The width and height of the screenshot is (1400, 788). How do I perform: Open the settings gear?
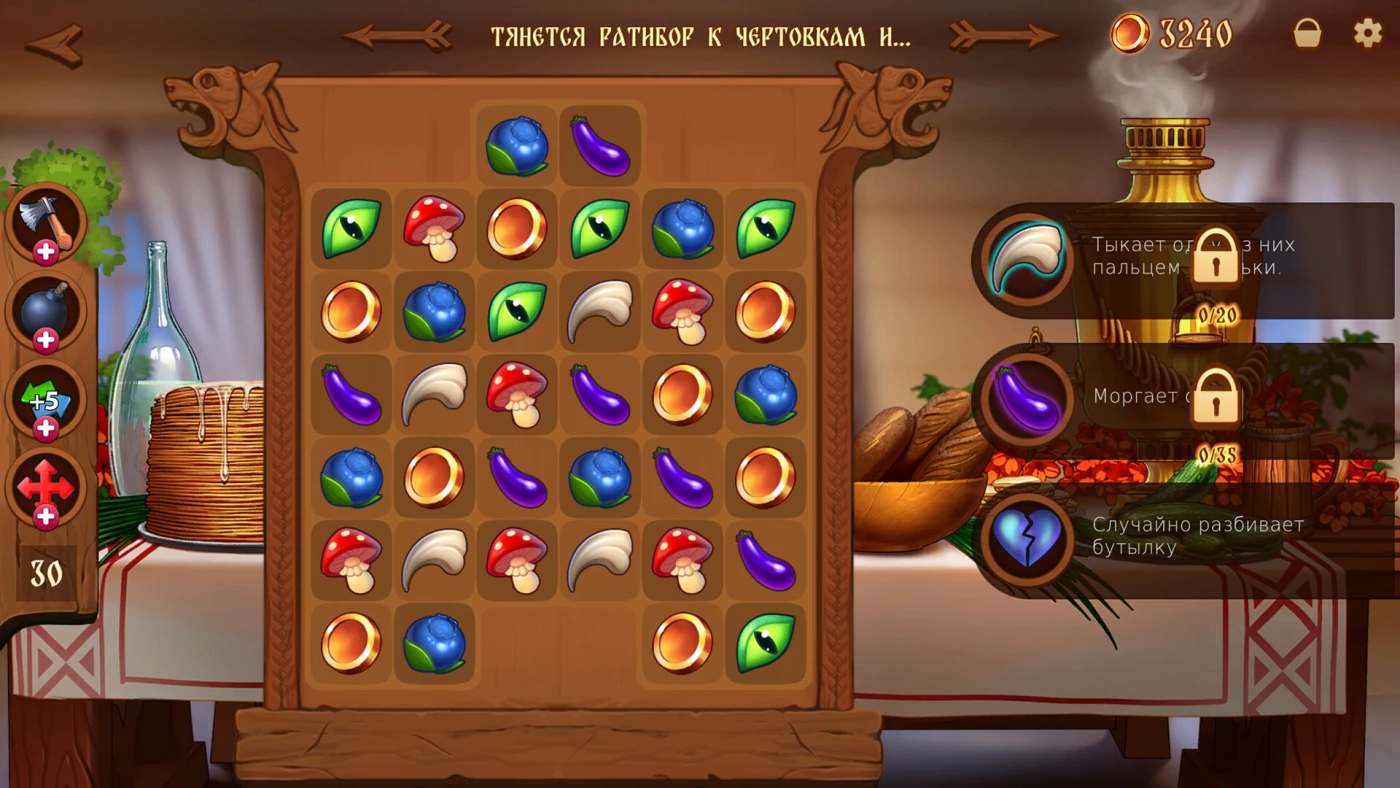point(1367,33)
